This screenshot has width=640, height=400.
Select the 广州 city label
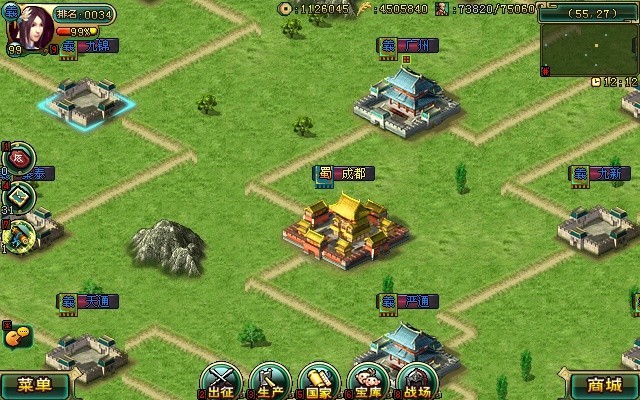[409, 46]
